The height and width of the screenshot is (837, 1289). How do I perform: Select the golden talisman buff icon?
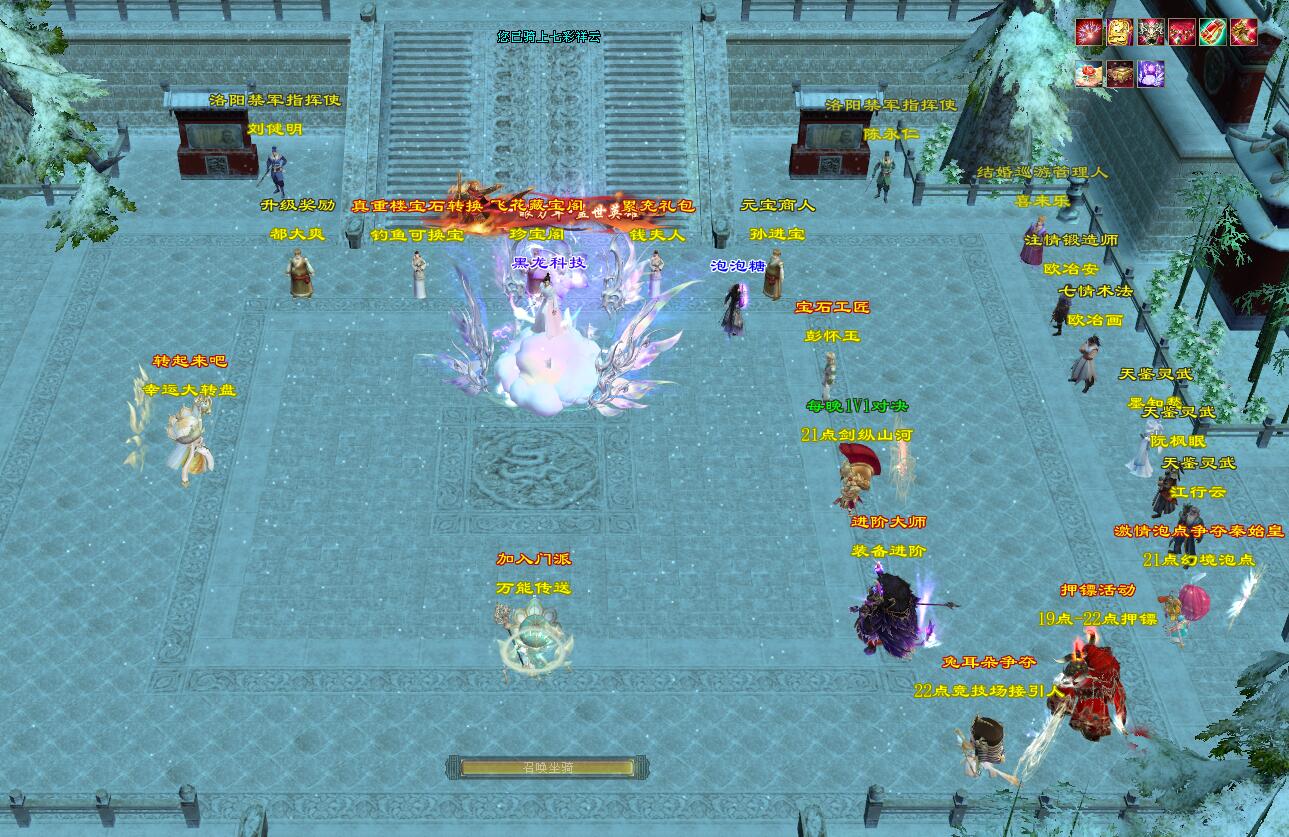[1119, 32]
